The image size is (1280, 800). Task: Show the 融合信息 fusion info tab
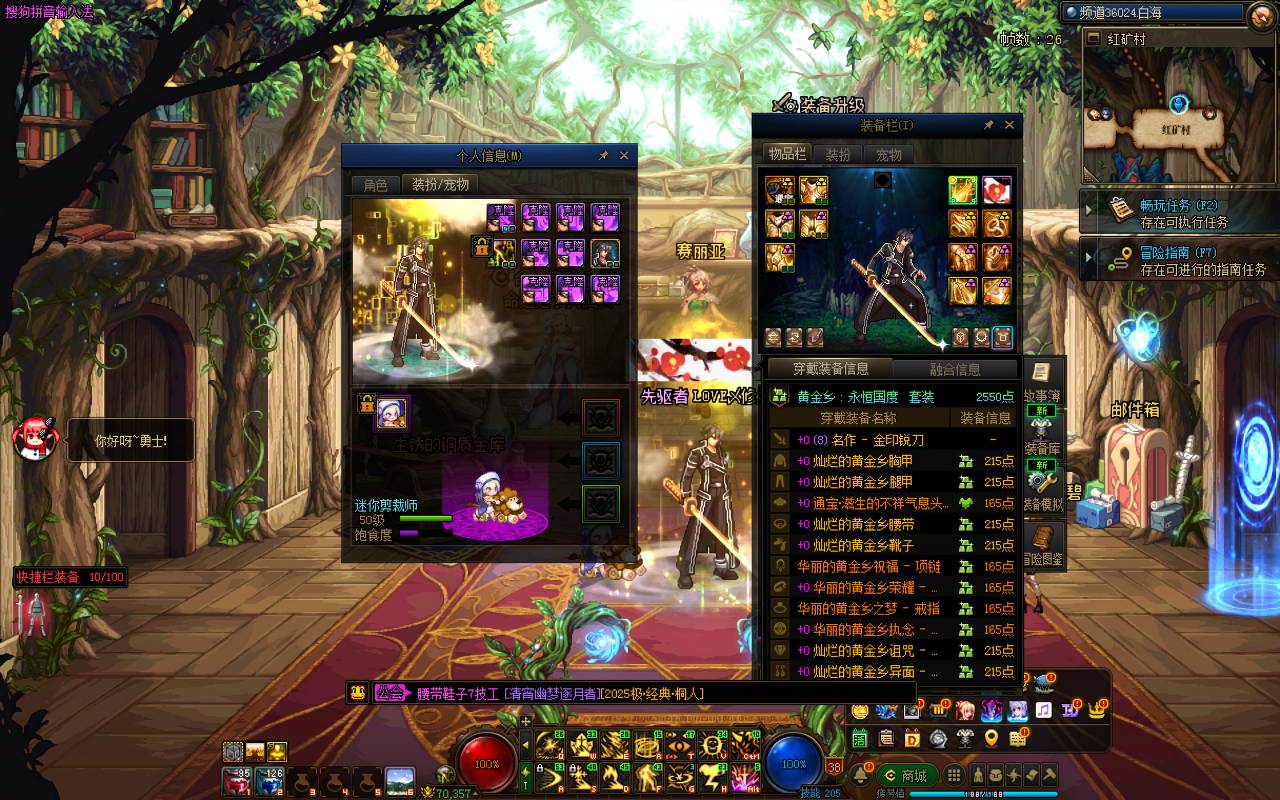point(954,369)
